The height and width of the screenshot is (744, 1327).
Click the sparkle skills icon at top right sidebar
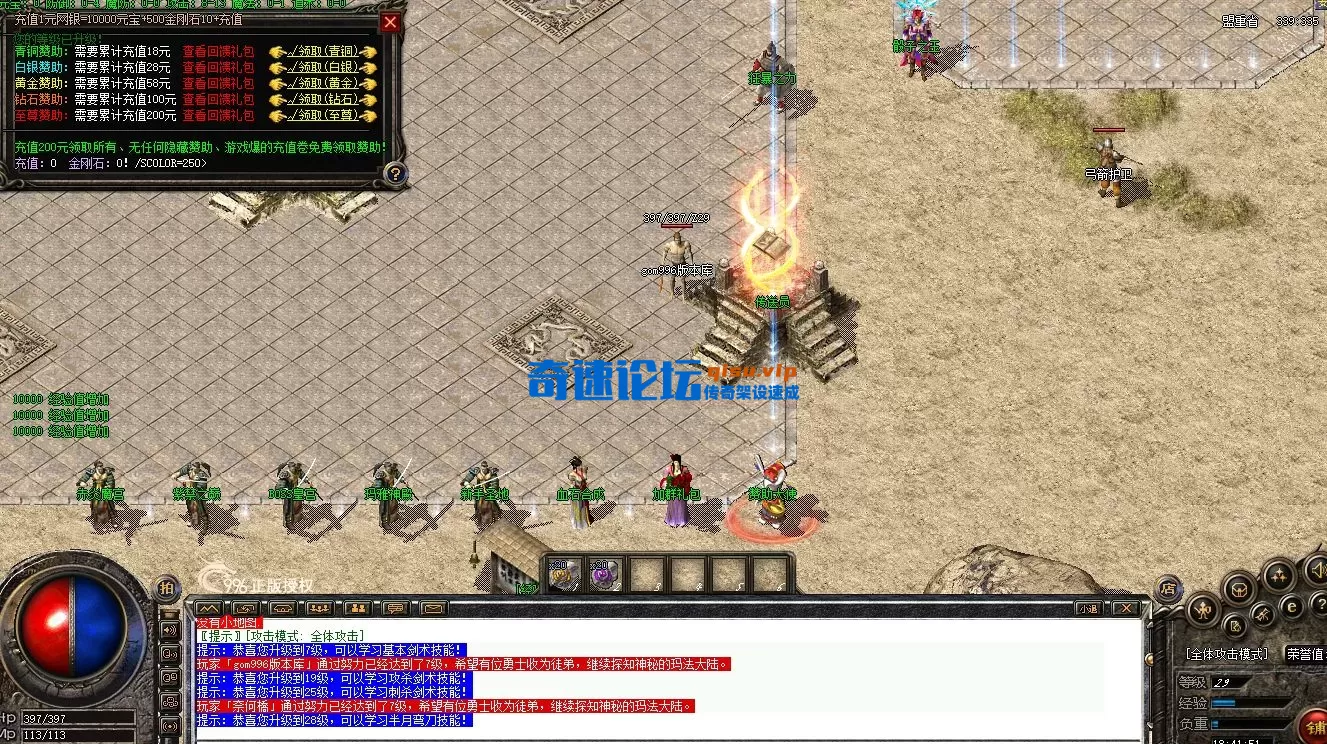(1279, 574)
